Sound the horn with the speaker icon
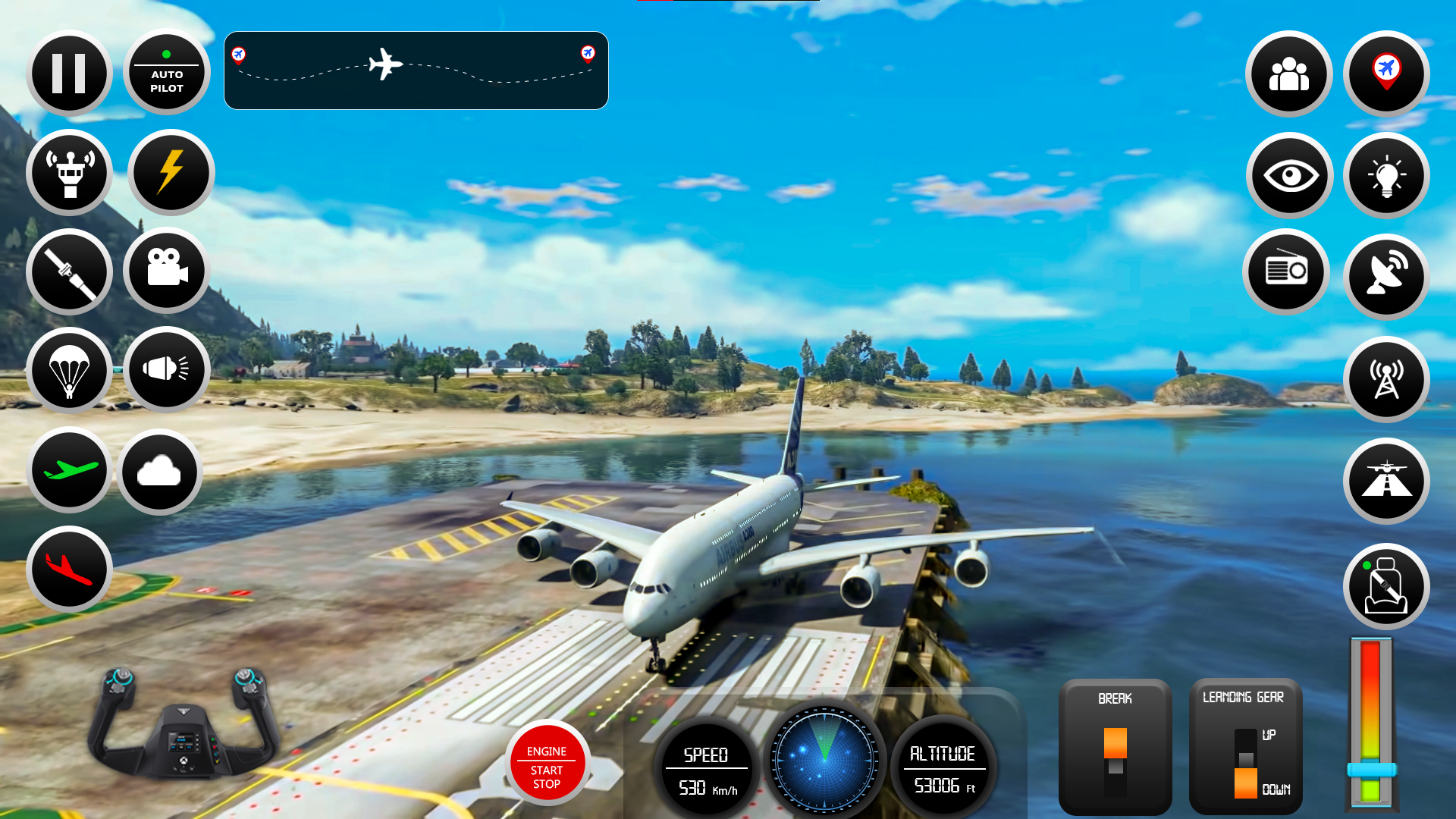This screenshot has height=819, width=1456. pyautogui.click(x=166, y=371)
